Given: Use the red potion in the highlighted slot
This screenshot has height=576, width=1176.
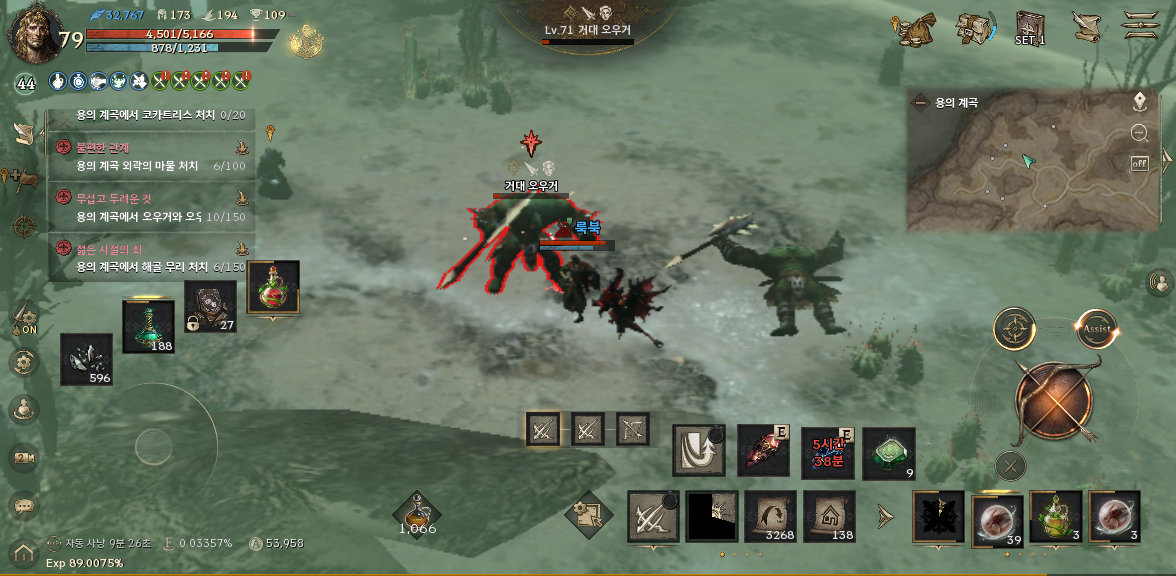Looking at the screenshot, I should click(x=272, y=289).
